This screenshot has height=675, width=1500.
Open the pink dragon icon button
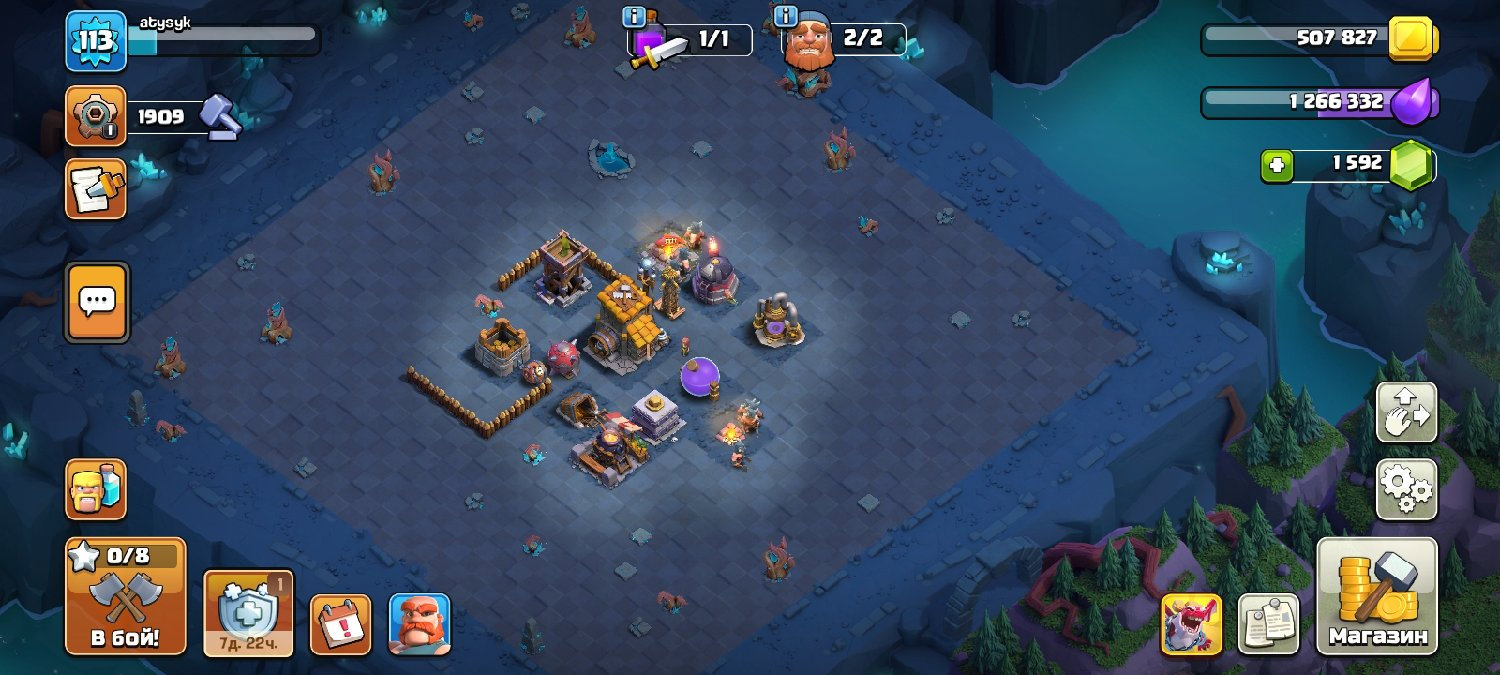click(1191, 624)
